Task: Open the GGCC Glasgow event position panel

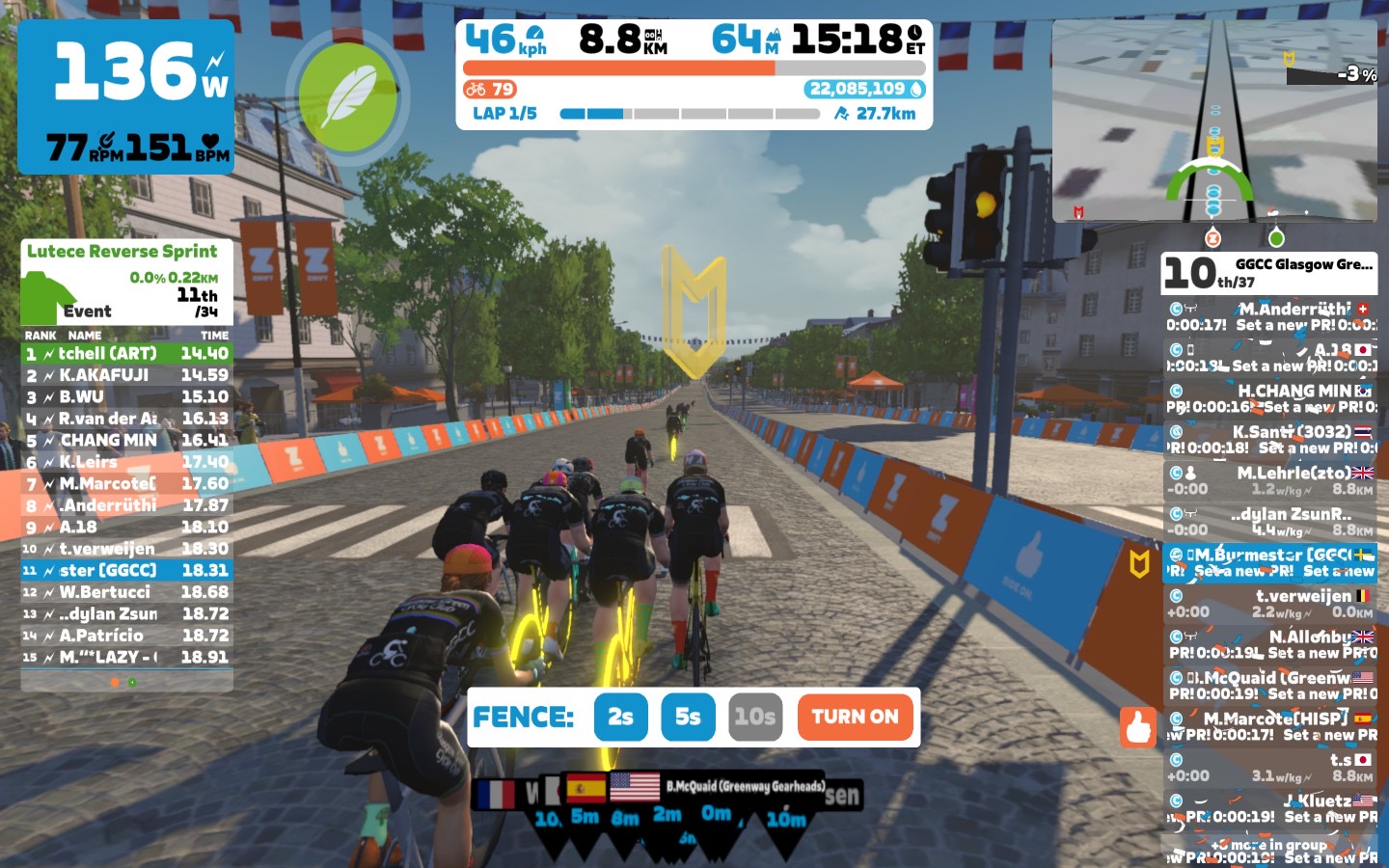Action: 1268,272
